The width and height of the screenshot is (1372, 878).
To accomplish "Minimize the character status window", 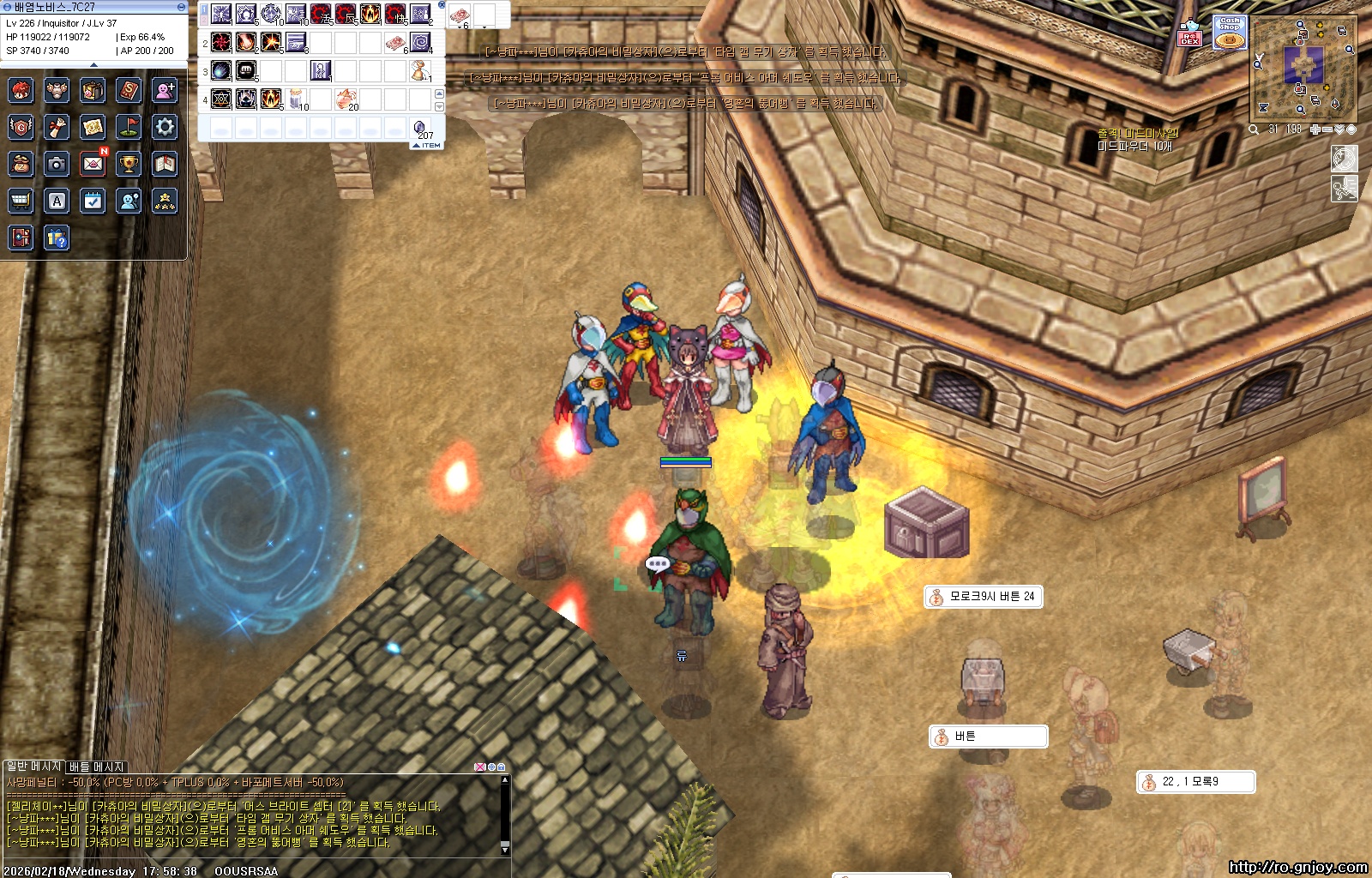I will 181,7.
